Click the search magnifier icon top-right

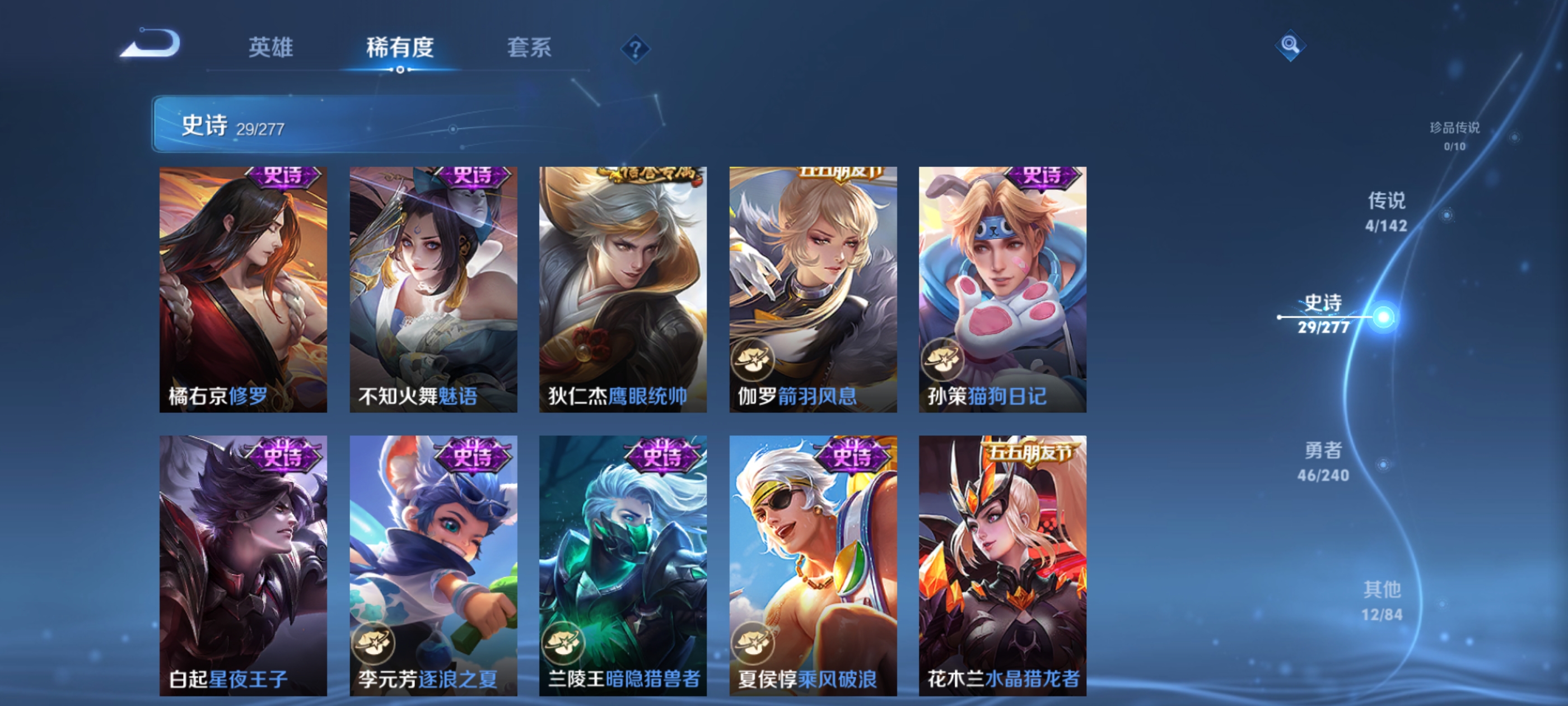(x=1291, y=45)
